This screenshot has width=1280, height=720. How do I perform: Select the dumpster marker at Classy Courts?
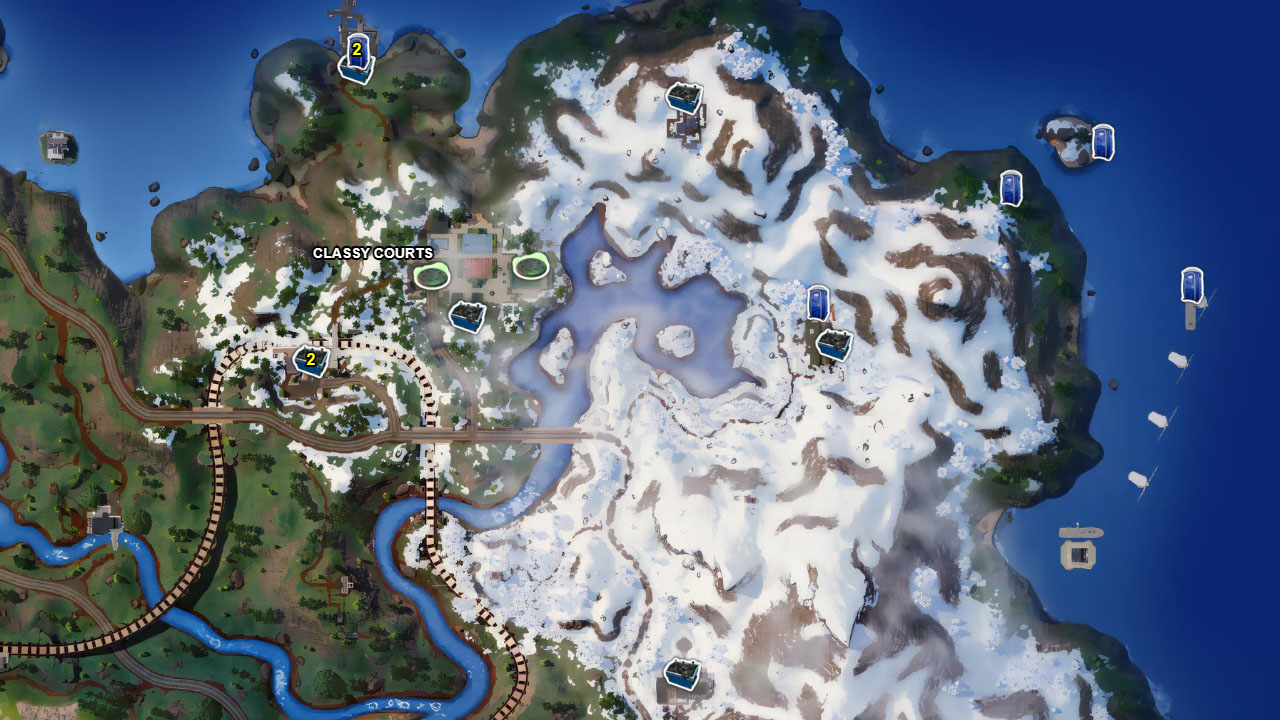(x=466, y=315)
